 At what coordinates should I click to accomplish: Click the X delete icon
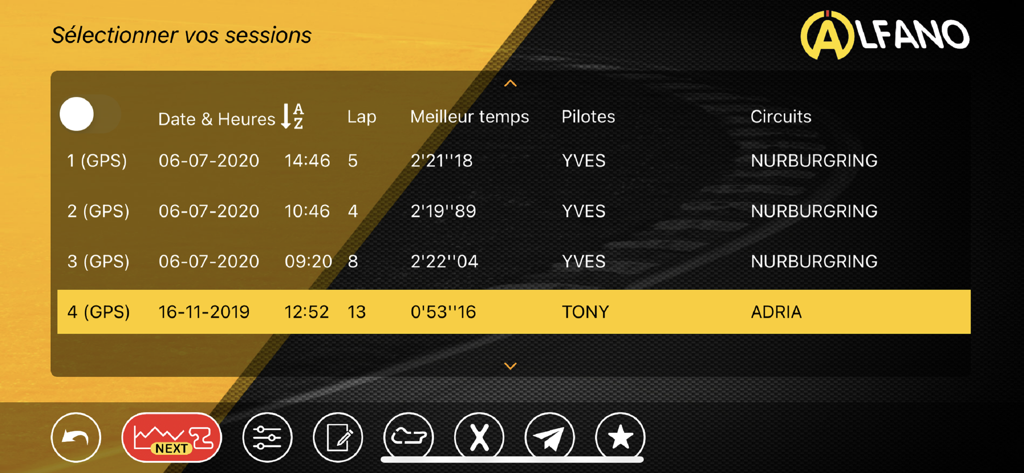pyautogui.click(x=479, y=437)
